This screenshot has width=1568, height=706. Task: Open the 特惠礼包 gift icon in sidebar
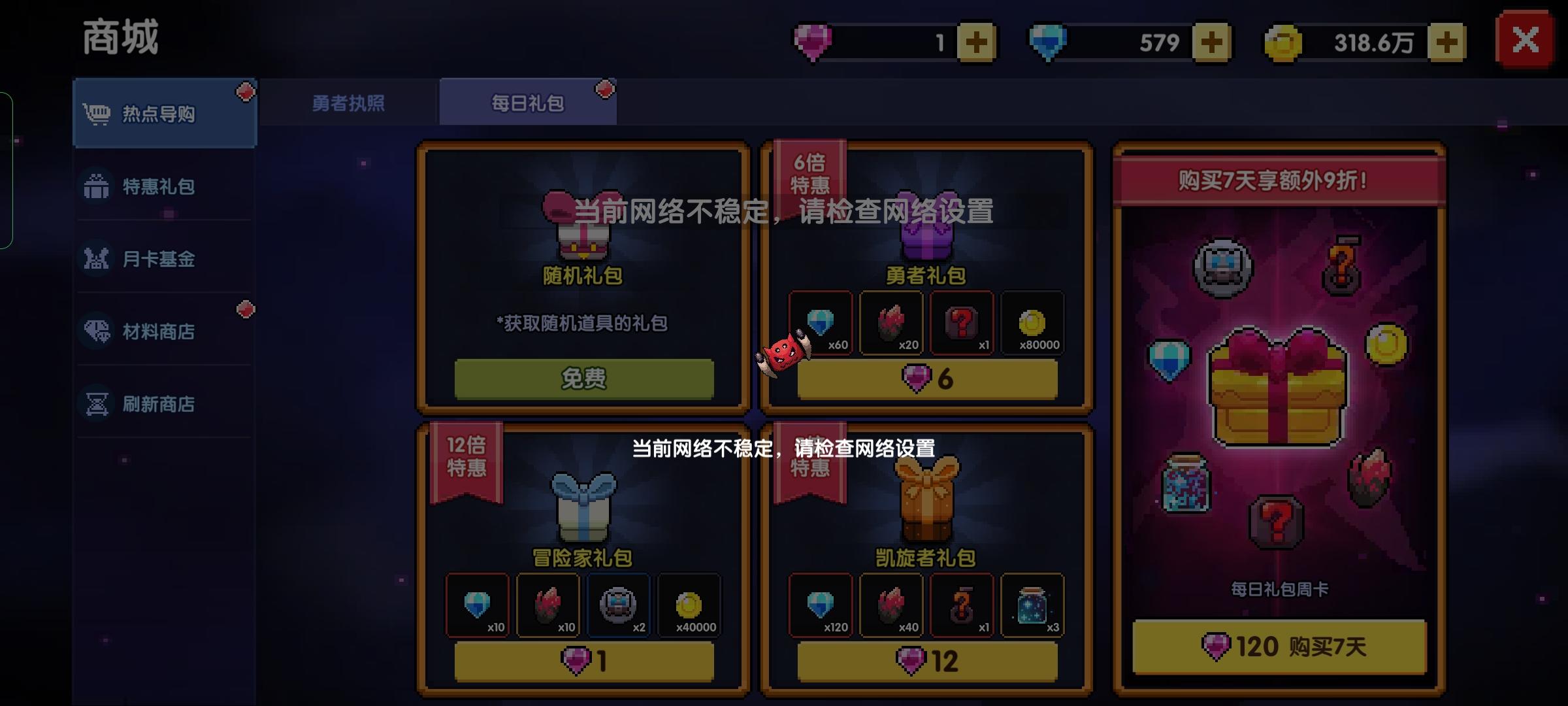click(x=97, y=187)
